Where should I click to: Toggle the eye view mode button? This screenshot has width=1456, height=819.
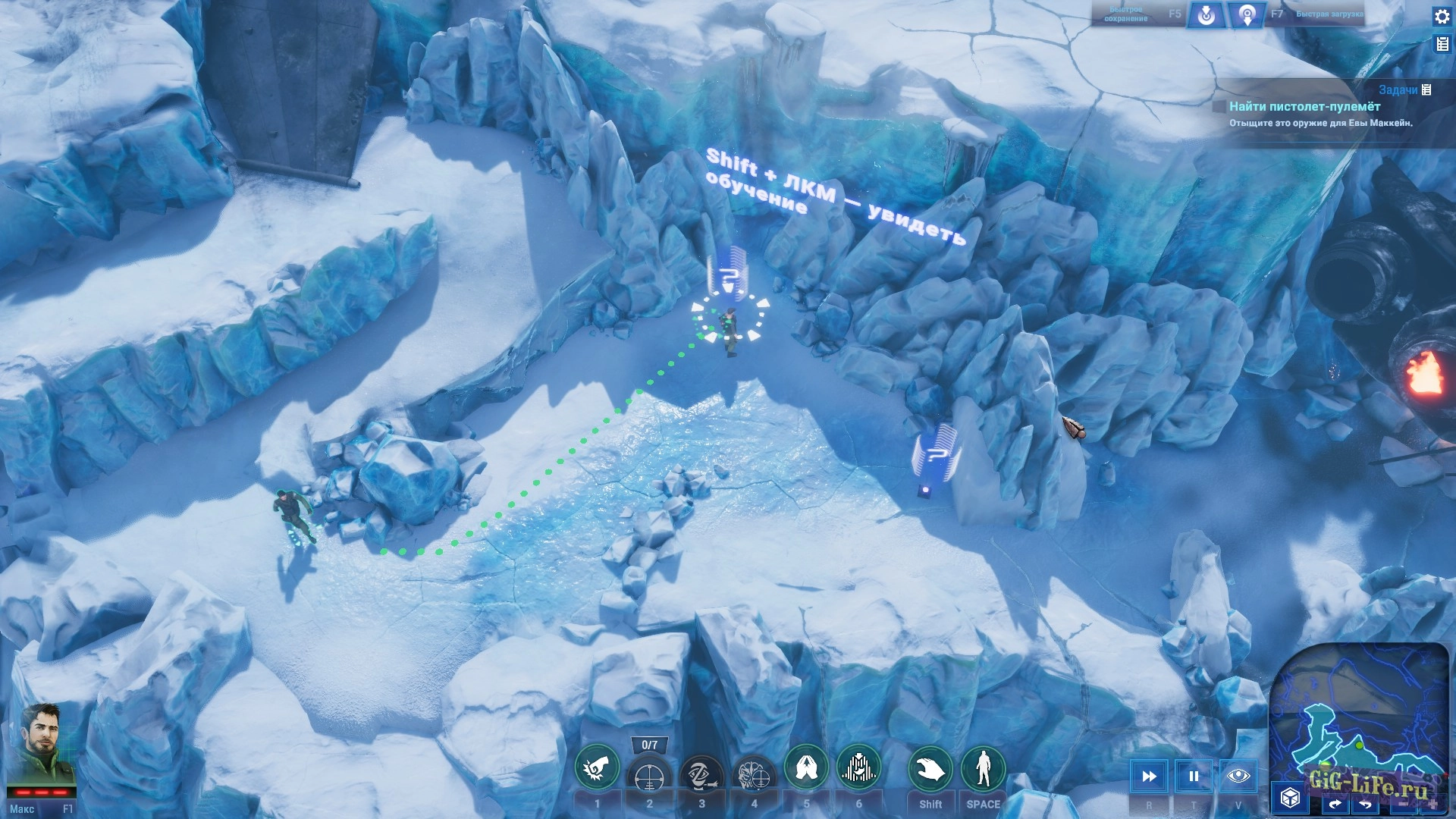[1238, 776]
